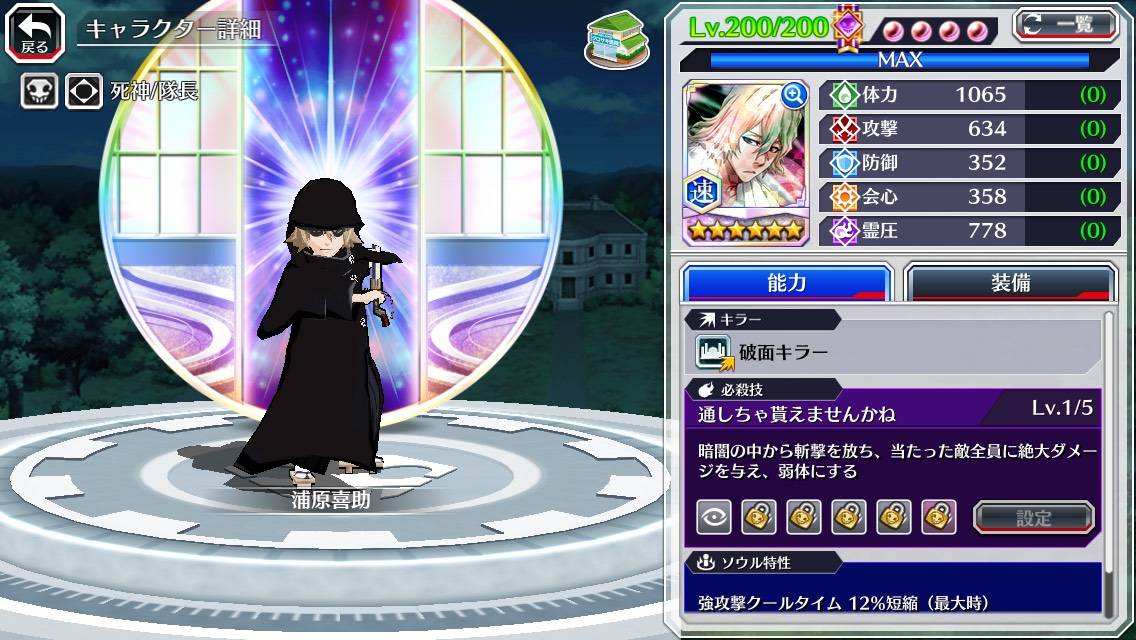Click the 設定 button for the special move
Image resolution: width=1136 pixels, height=640 pixels.
[1033, 517]
